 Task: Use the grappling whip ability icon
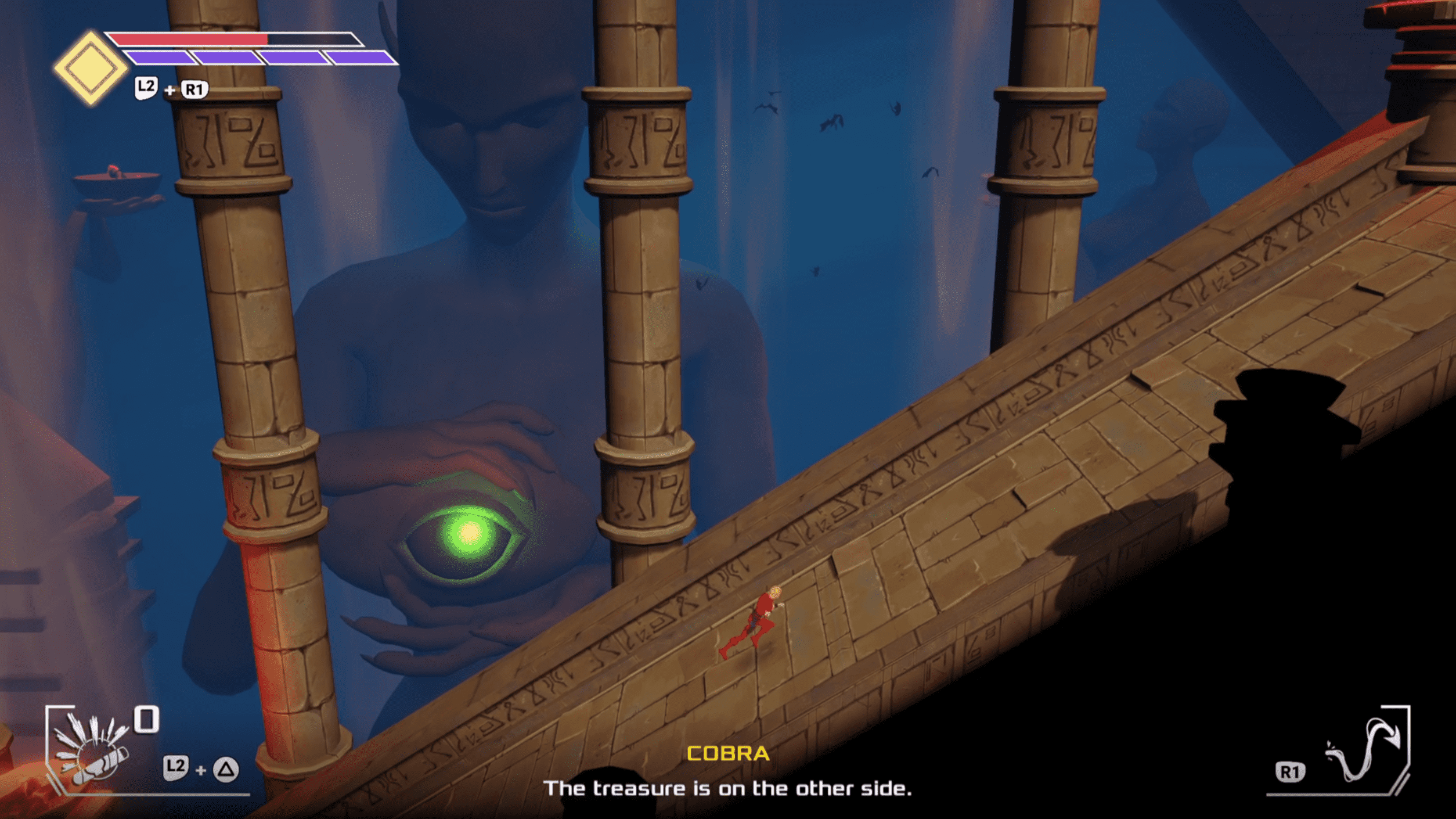point(1364,751)
